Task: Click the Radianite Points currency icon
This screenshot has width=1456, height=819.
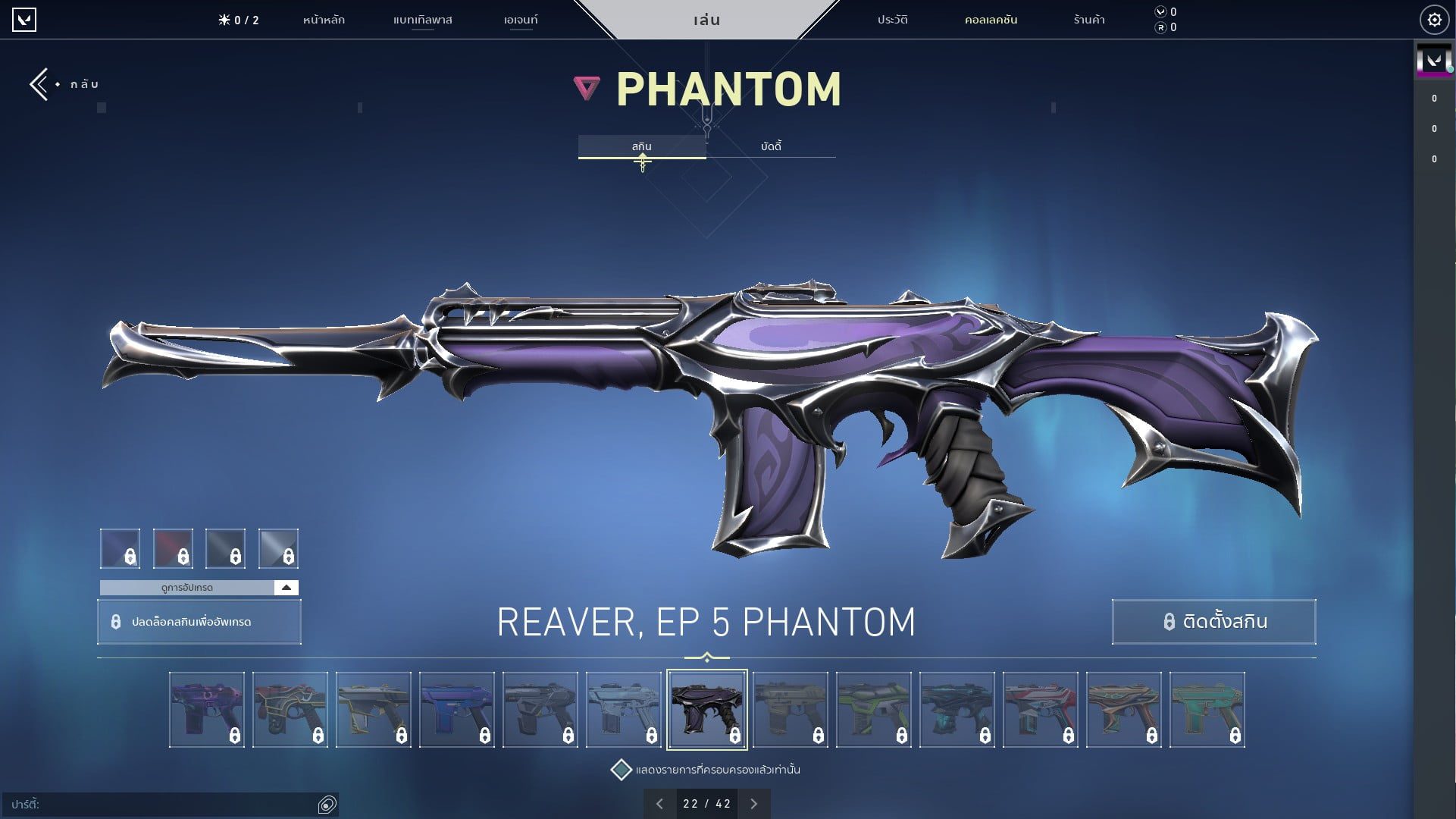Action: coord(1160,27)
